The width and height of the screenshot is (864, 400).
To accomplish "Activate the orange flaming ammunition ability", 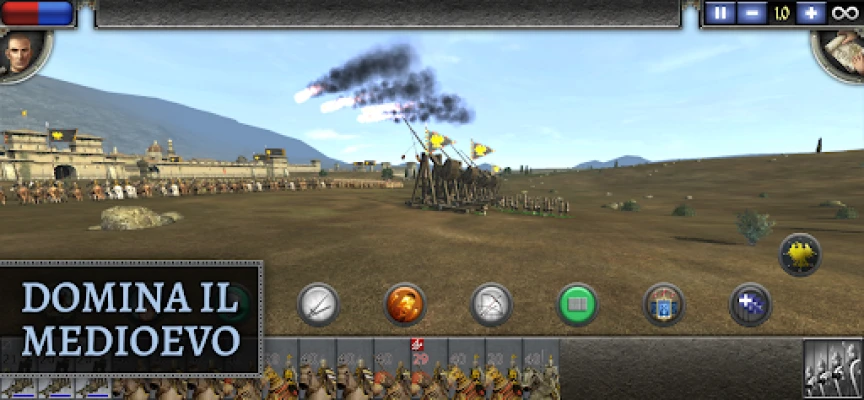I will (405, 304).
